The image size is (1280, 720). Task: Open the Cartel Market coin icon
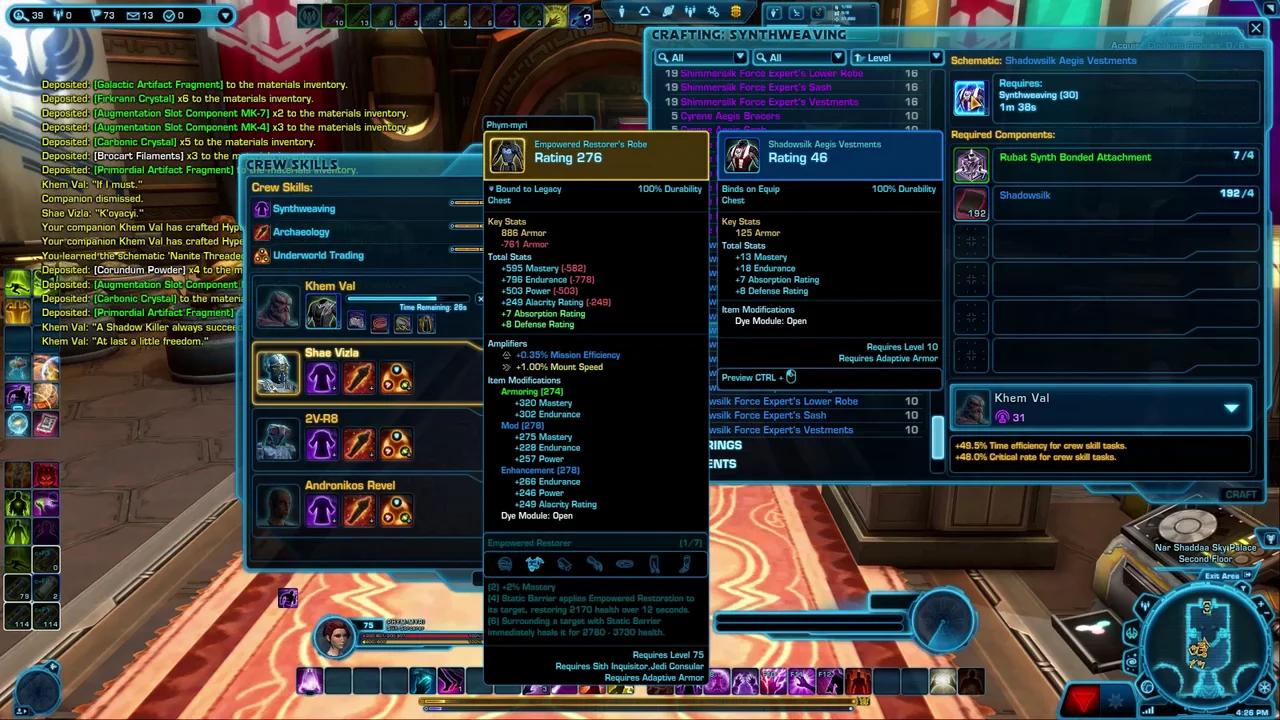click(735, 11)
